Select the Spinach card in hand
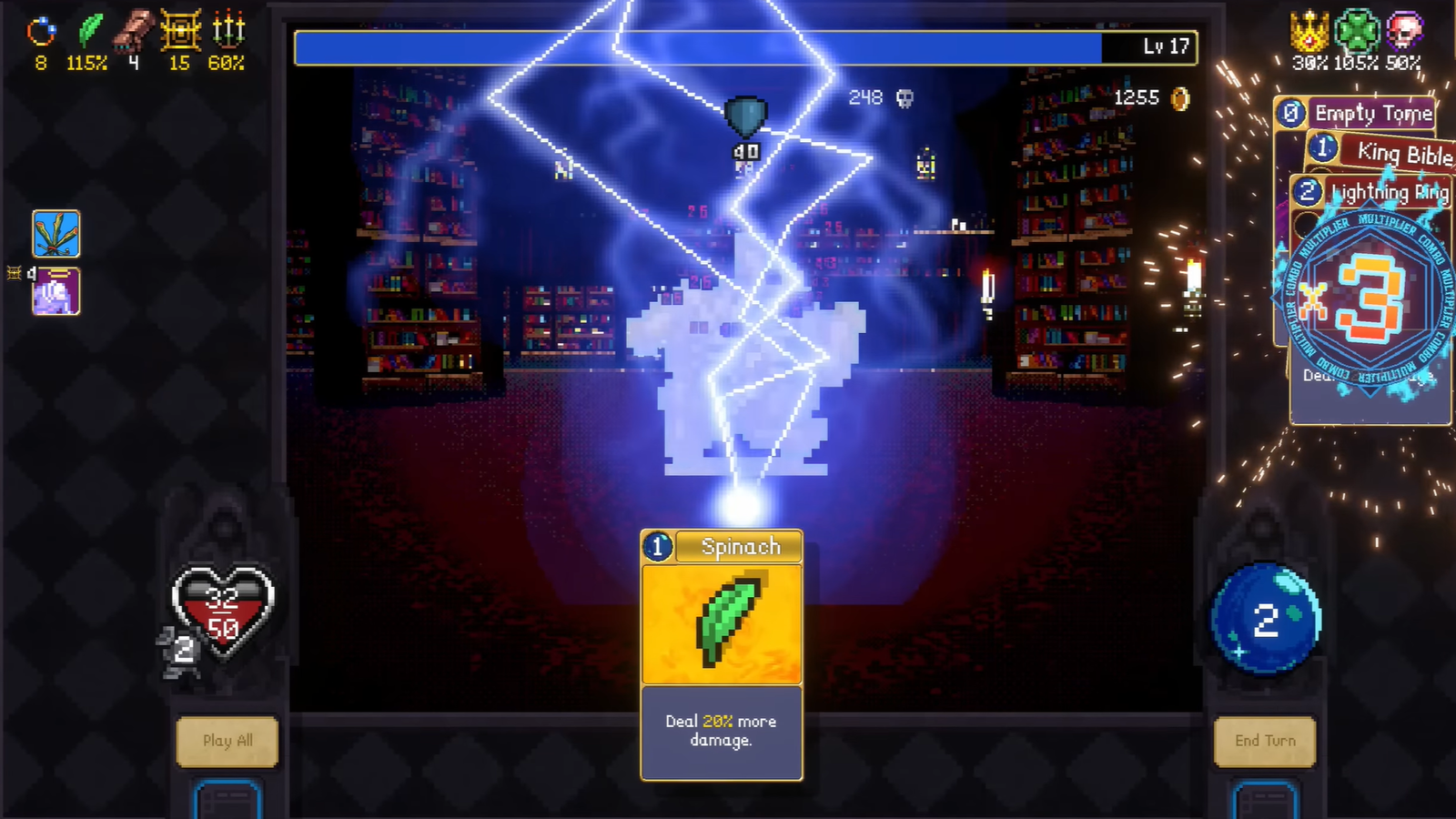This screenshot has height=819, width=1456. pos(722,653)
